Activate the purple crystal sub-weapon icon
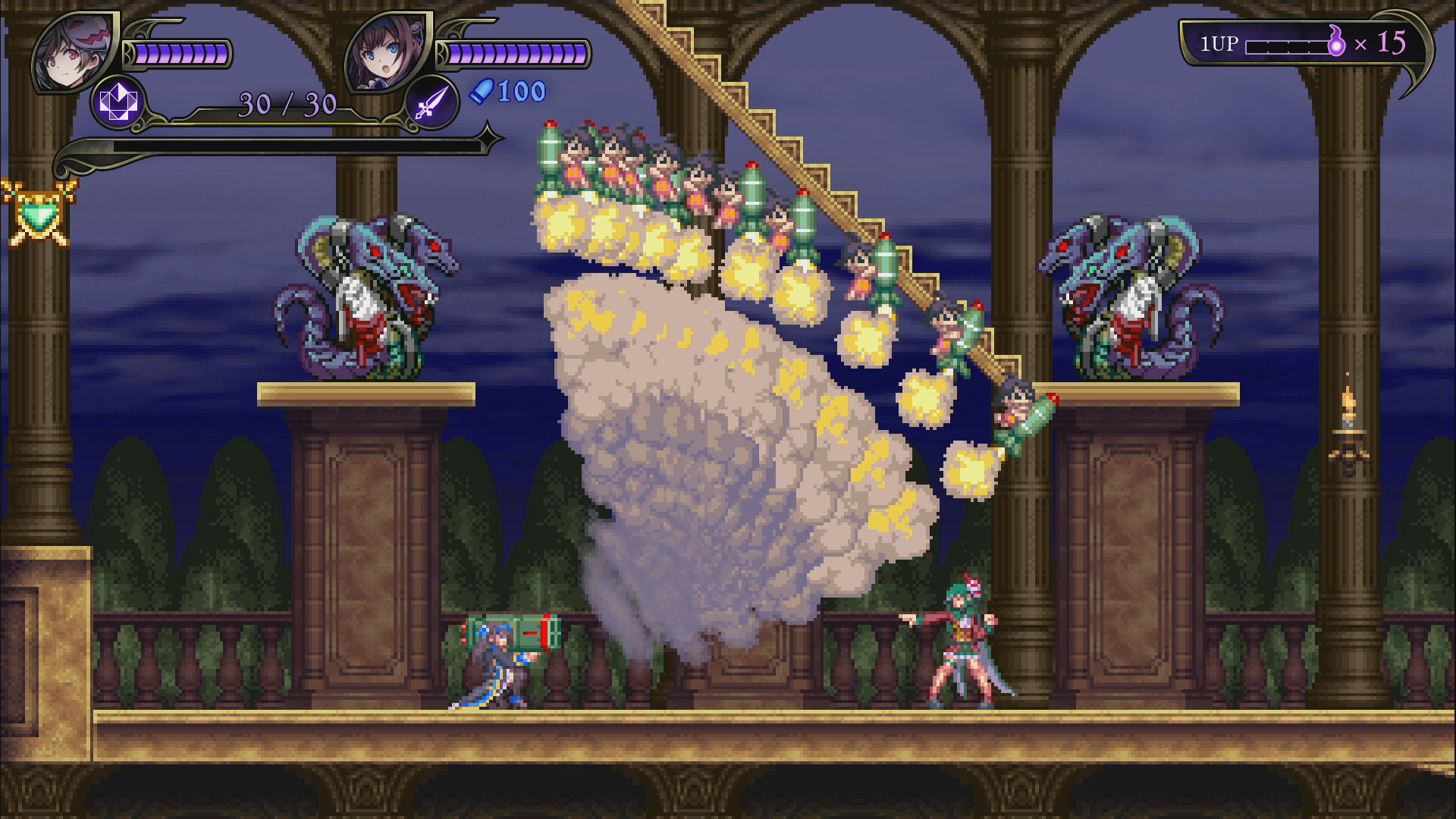1456x819 pixels. click(x=118, y=102)
